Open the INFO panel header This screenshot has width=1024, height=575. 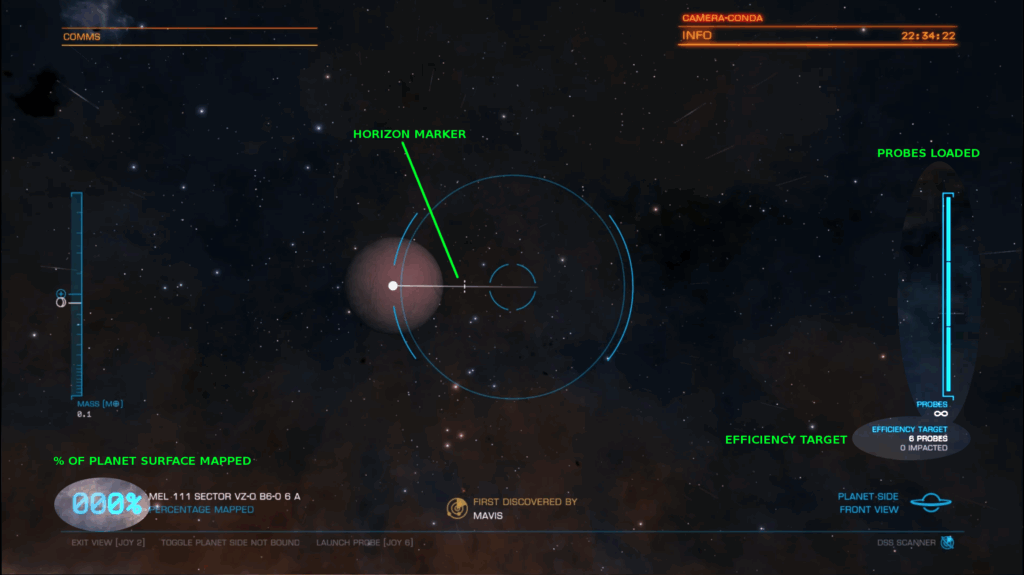tap(697, 36)
